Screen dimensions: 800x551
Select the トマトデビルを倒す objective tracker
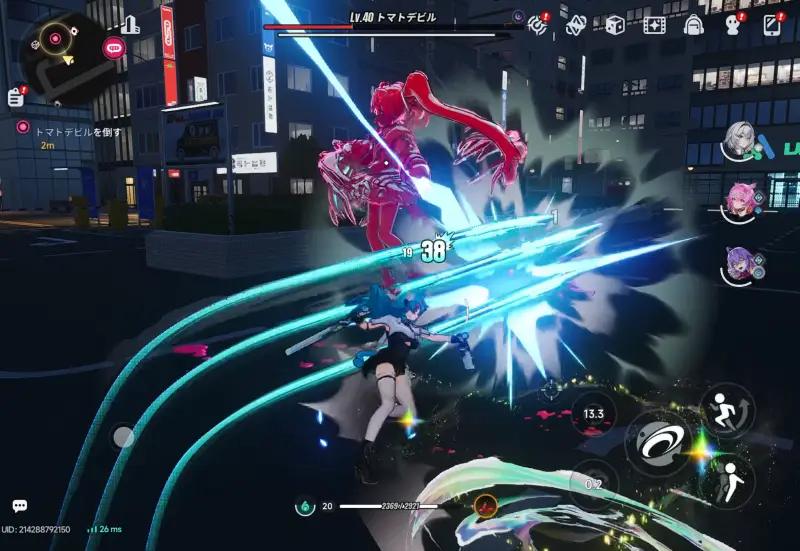(x=70, y=131)
